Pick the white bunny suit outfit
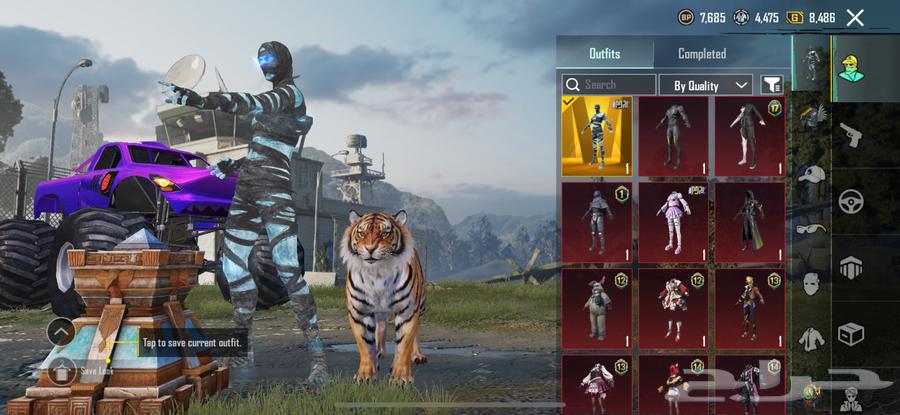900x415 pixels. (596, 307)
